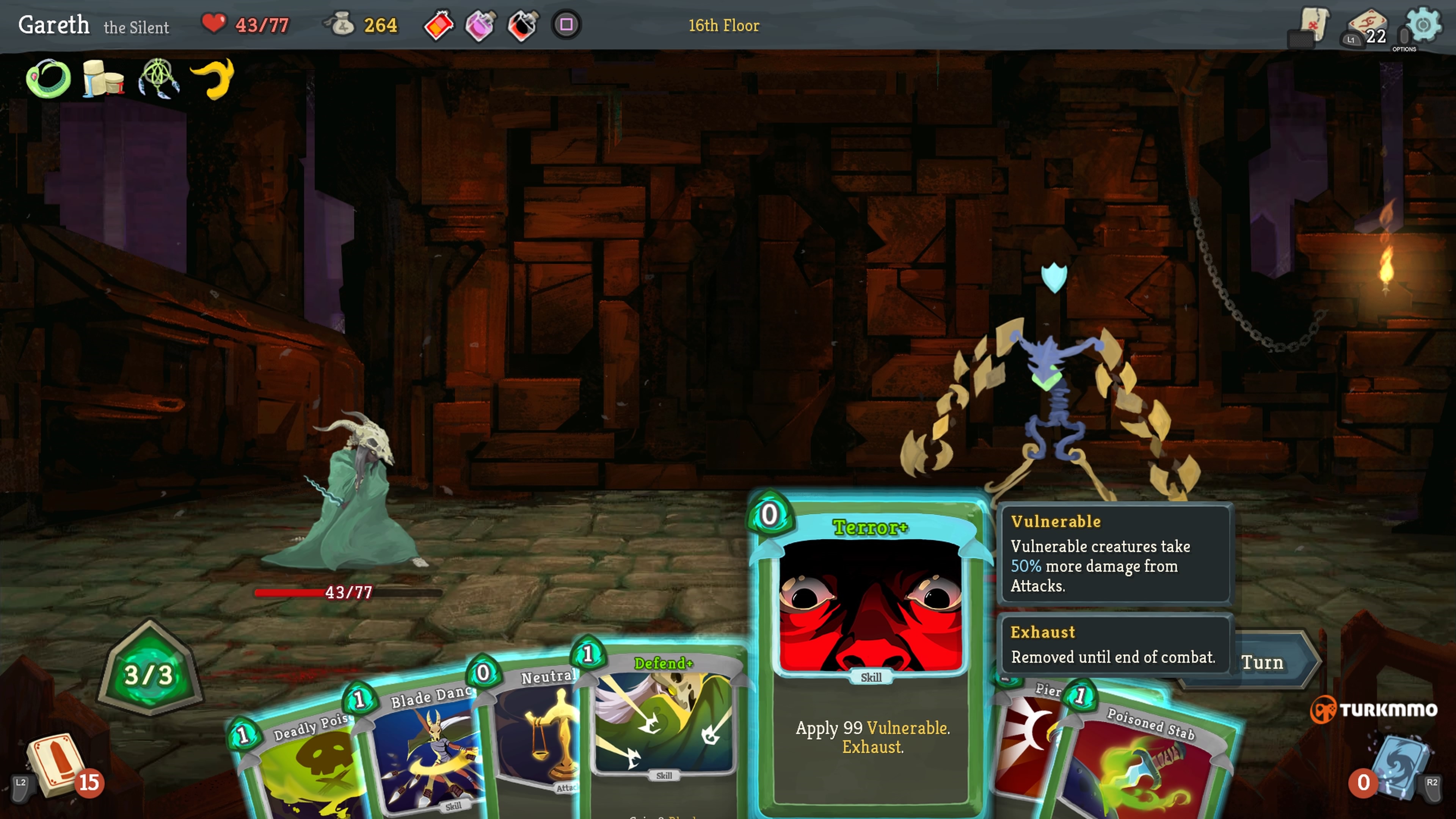
Task: Inspect the stacked scrolls relic
Action: coord(104,78)
